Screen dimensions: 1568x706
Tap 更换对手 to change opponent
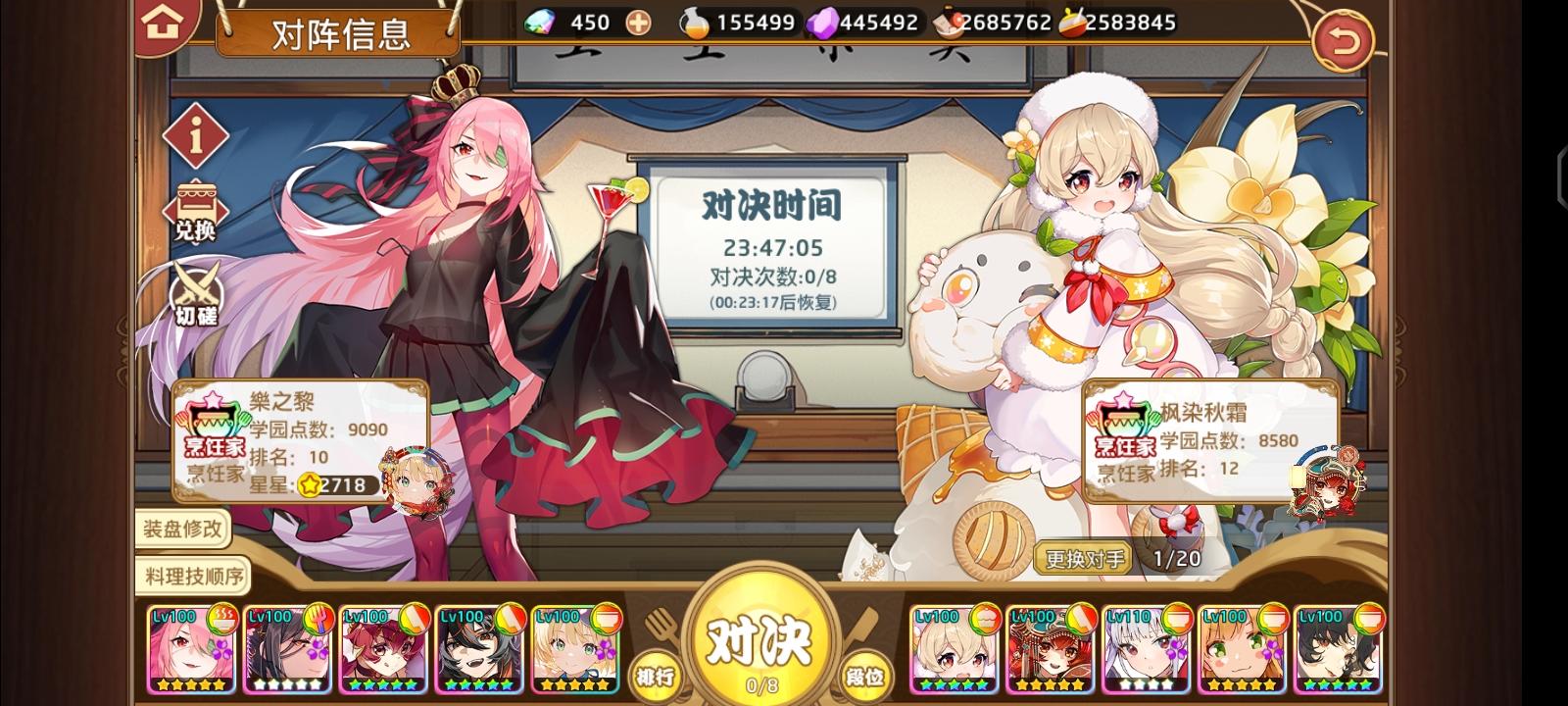point(1082,559)
